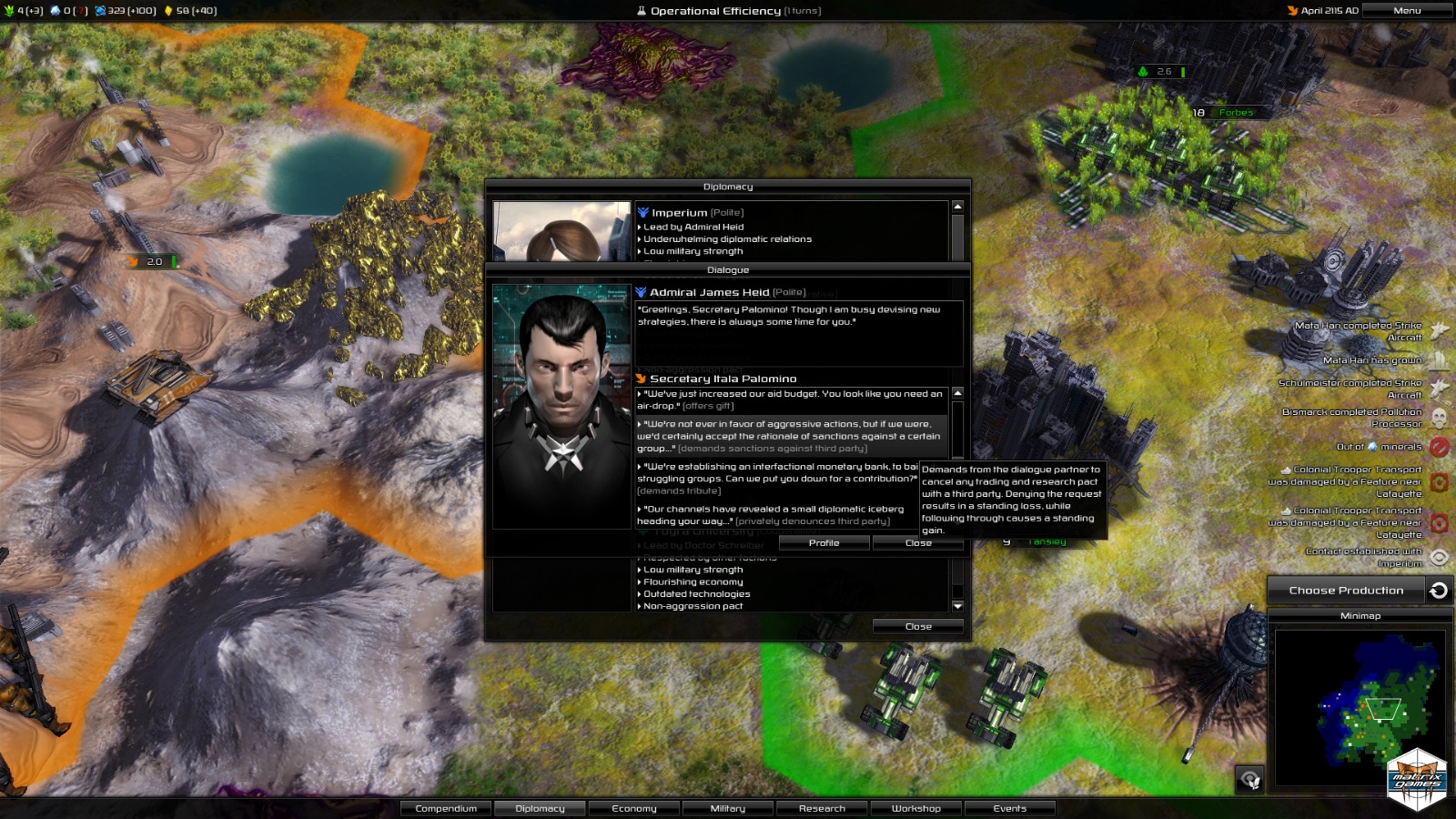View Admiral James Heid's Profile

tap(824, 543)
